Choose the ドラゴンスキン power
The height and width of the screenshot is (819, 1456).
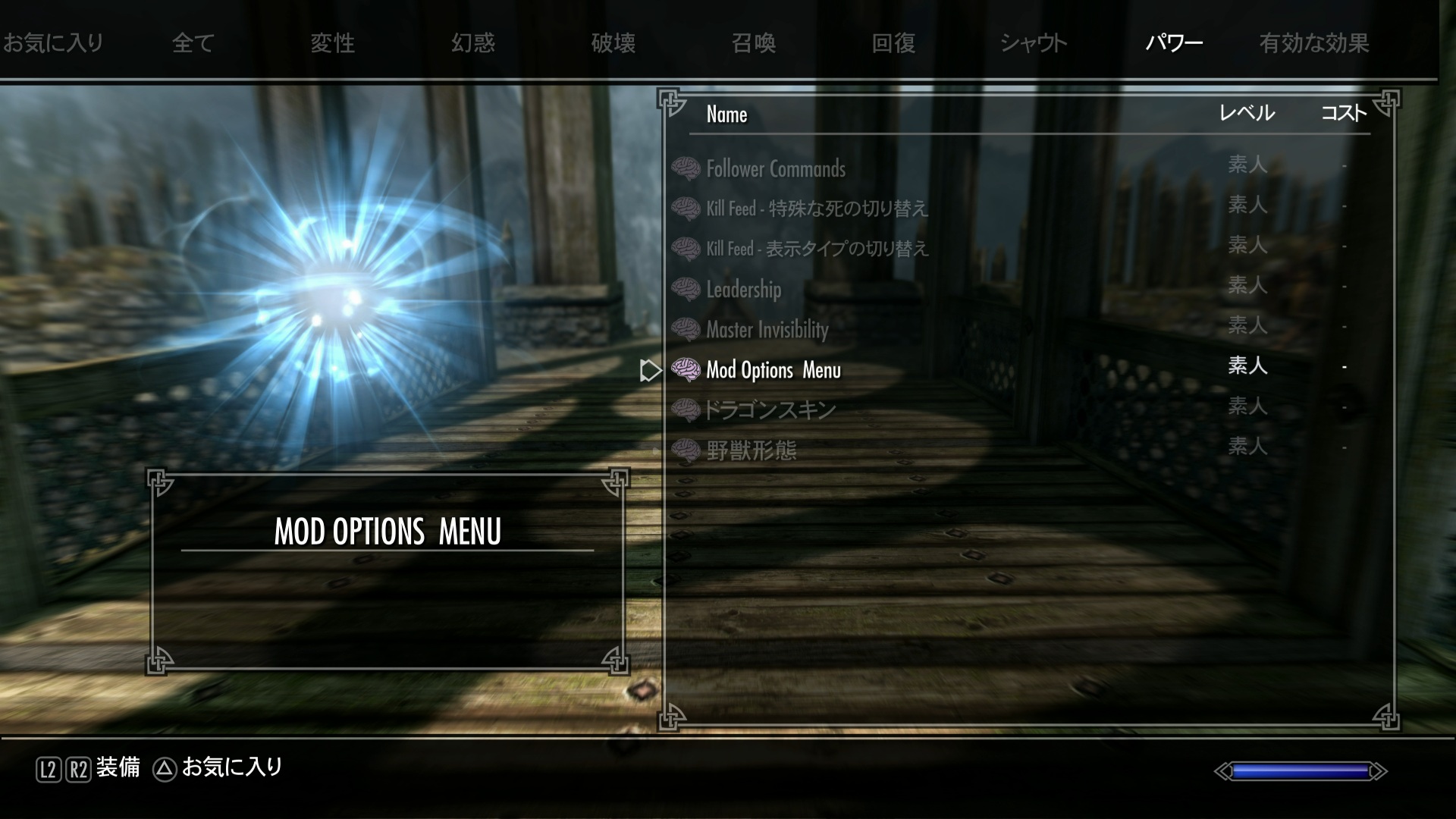pyautogui.click(x=770, y=410)
